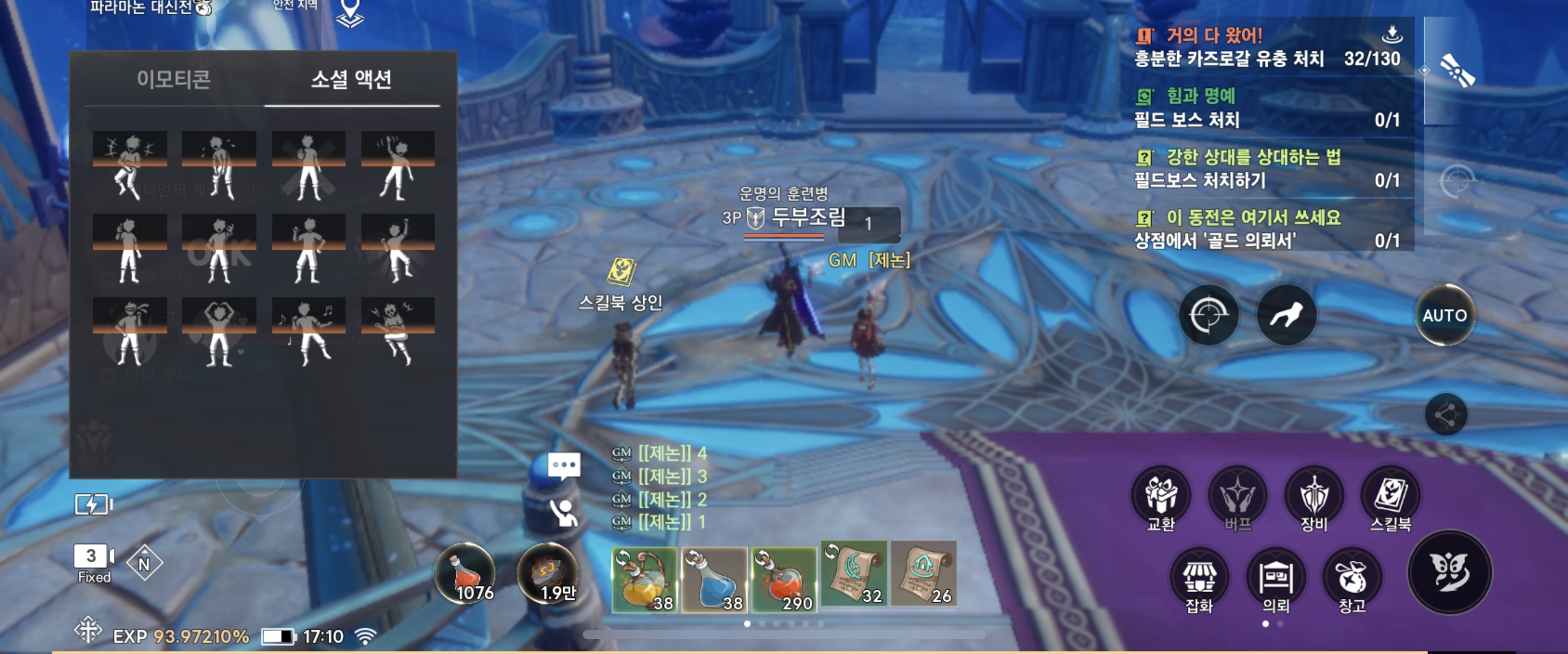Image resolution: width=1568 pixels, height=654 pixels.
Task: Open the 창고 storage
Action: 1352,579
